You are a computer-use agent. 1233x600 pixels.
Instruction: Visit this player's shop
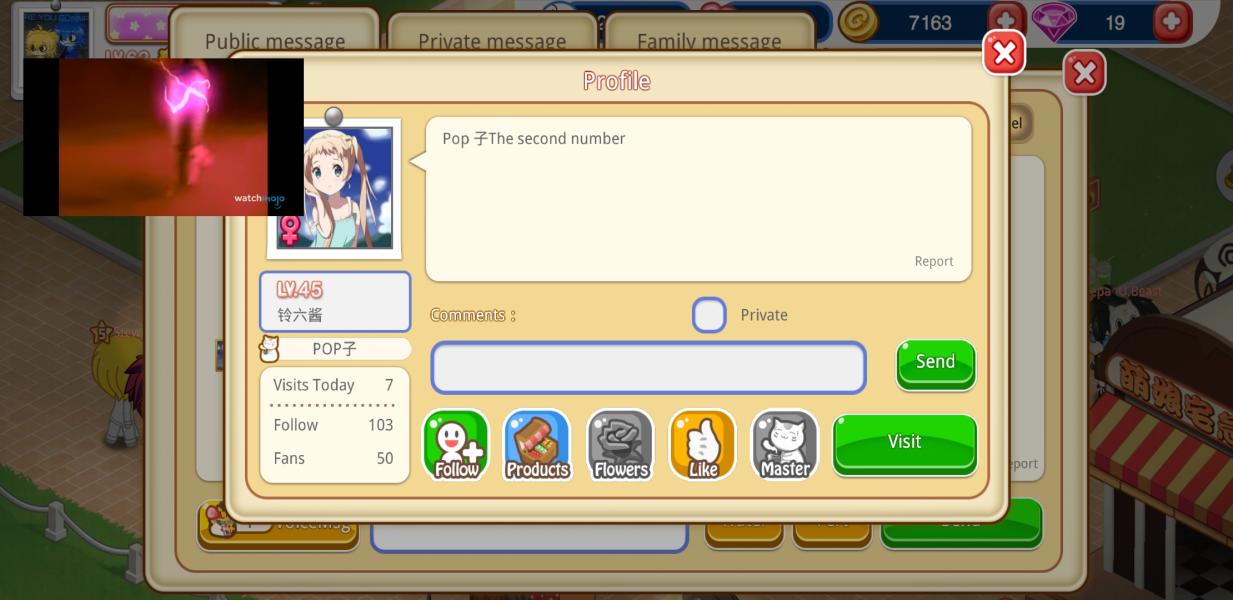(904, 443)
